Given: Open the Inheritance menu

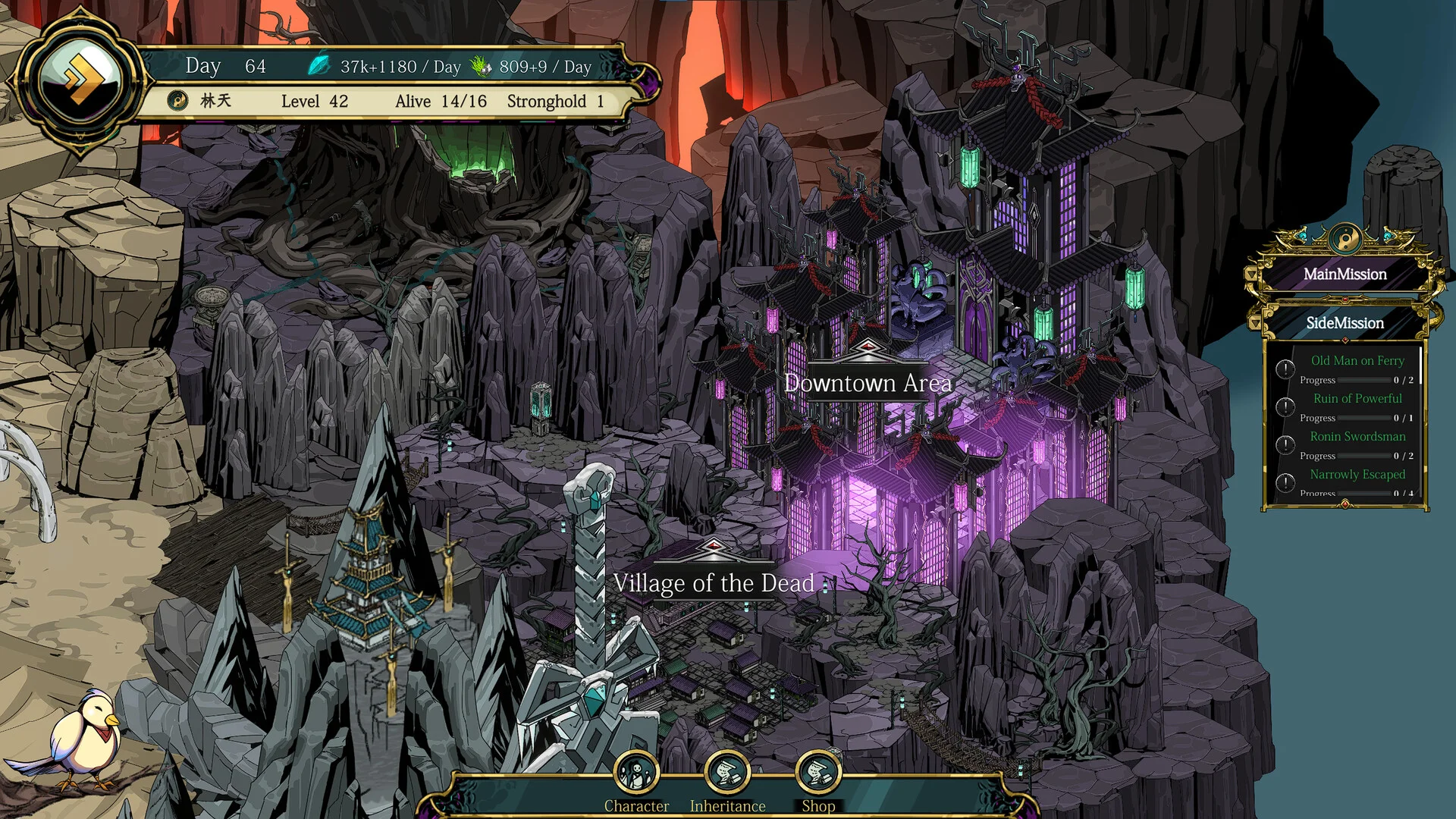Looking at the screenshot, I should 727,773.
